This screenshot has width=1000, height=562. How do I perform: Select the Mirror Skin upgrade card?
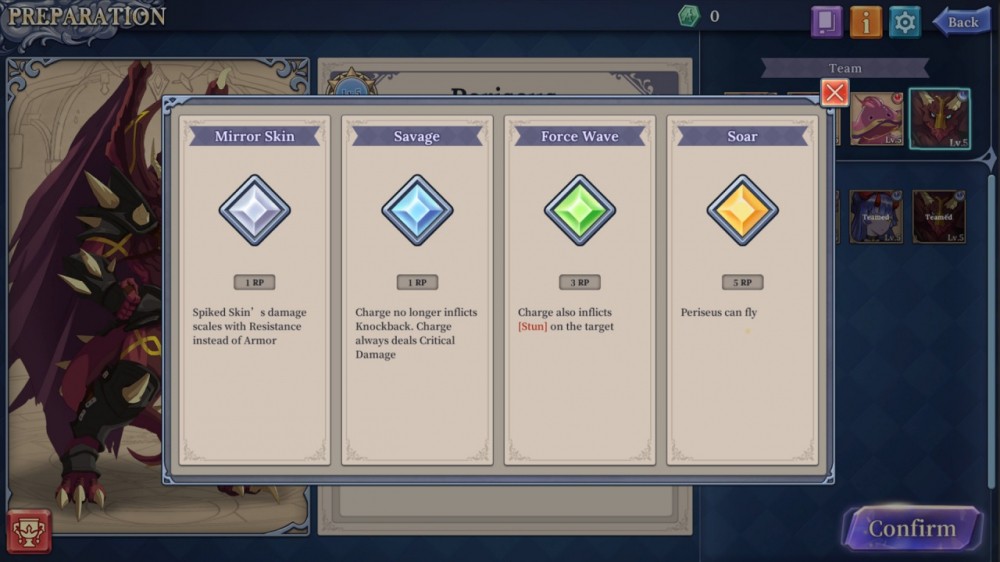click(x=254, y=290)
